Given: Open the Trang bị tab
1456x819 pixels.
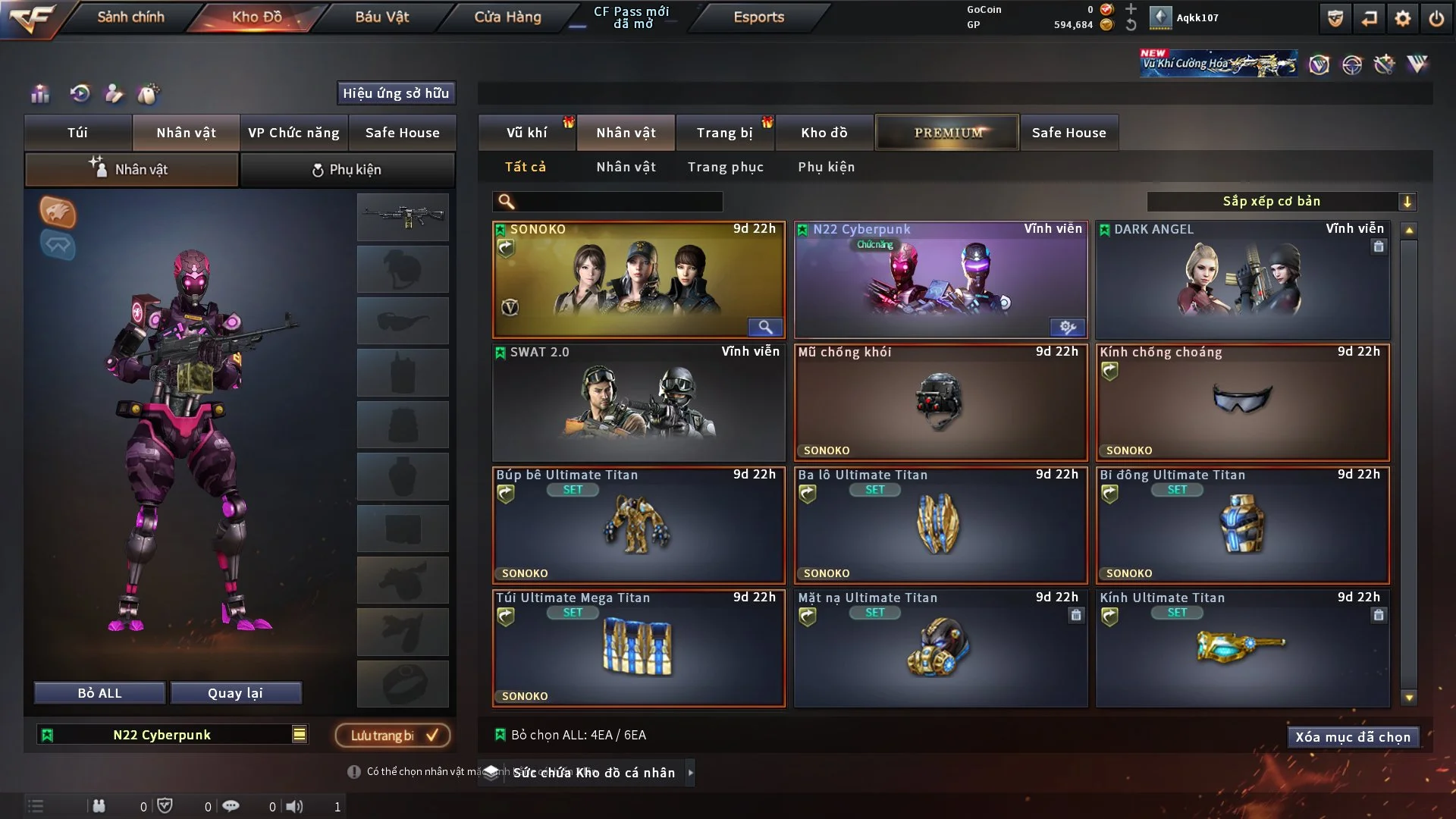Looking at the screenshot, I should 724,133.
